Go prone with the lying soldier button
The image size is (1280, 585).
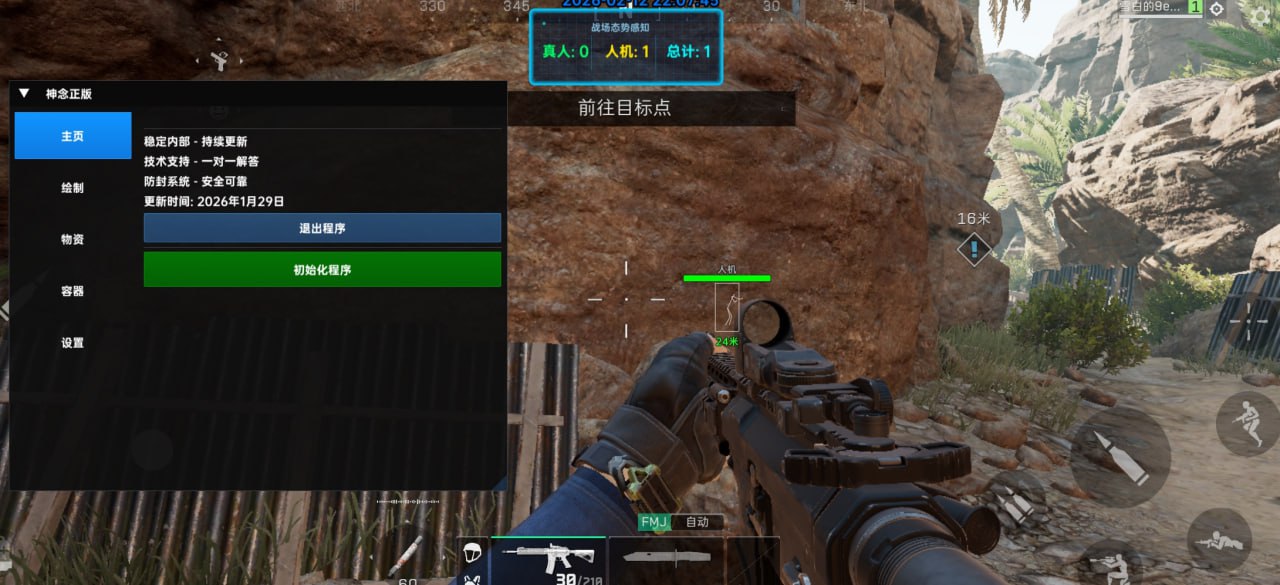click(x=1219, y=540)
